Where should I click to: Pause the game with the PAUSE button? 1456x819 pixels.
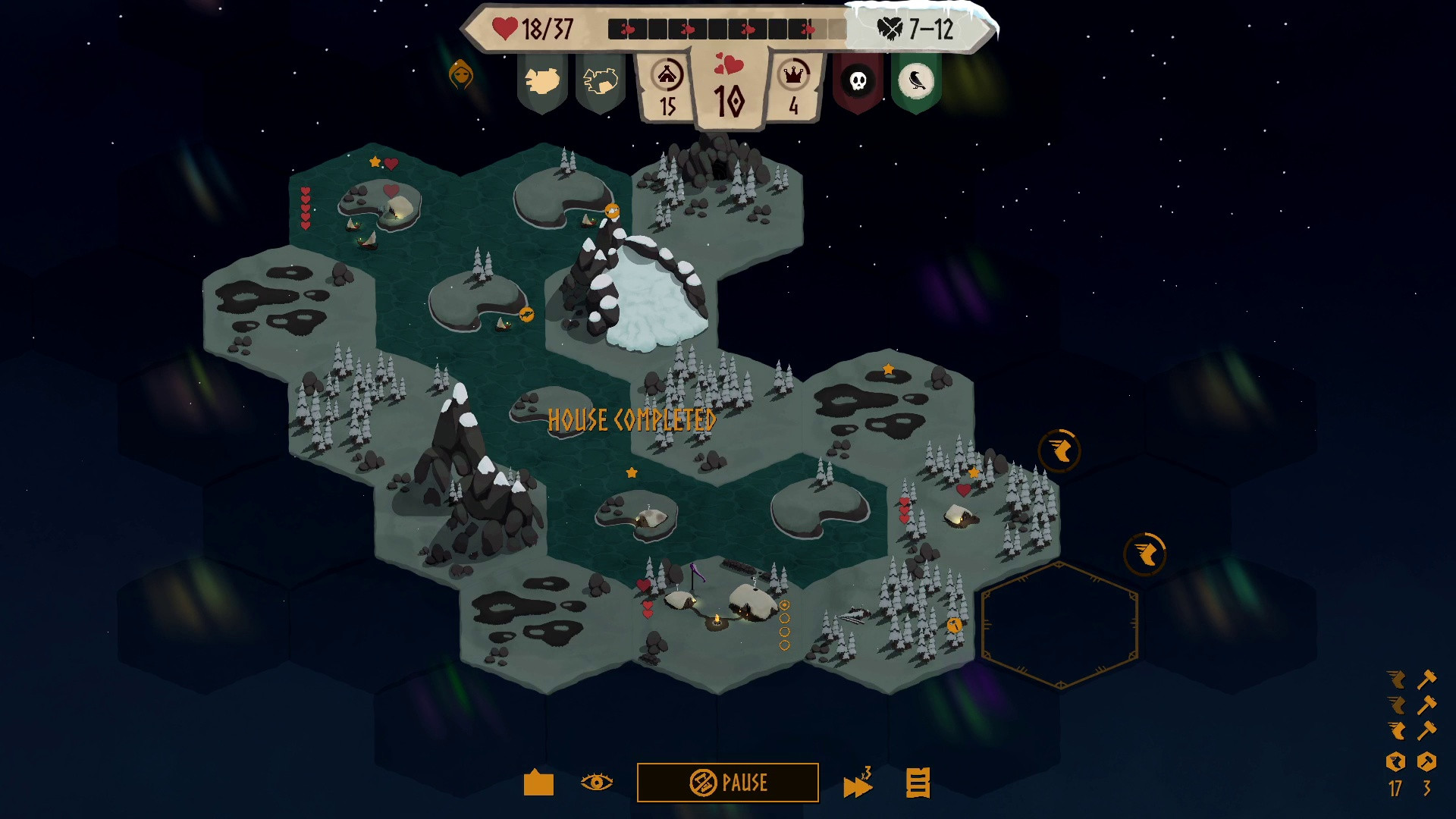pos(727,783)
